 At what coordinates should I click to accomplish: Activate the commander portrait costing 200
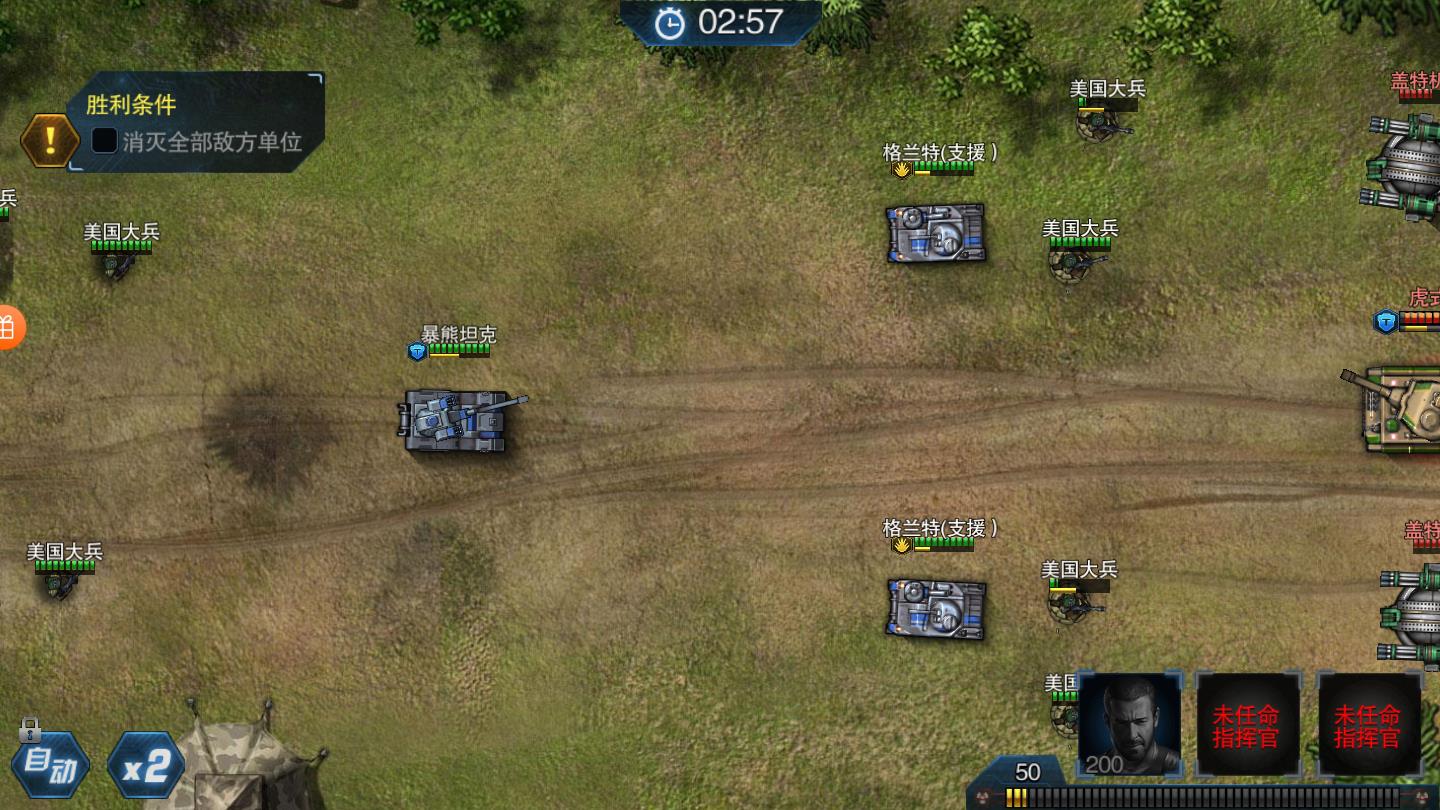pos(1129,724)
